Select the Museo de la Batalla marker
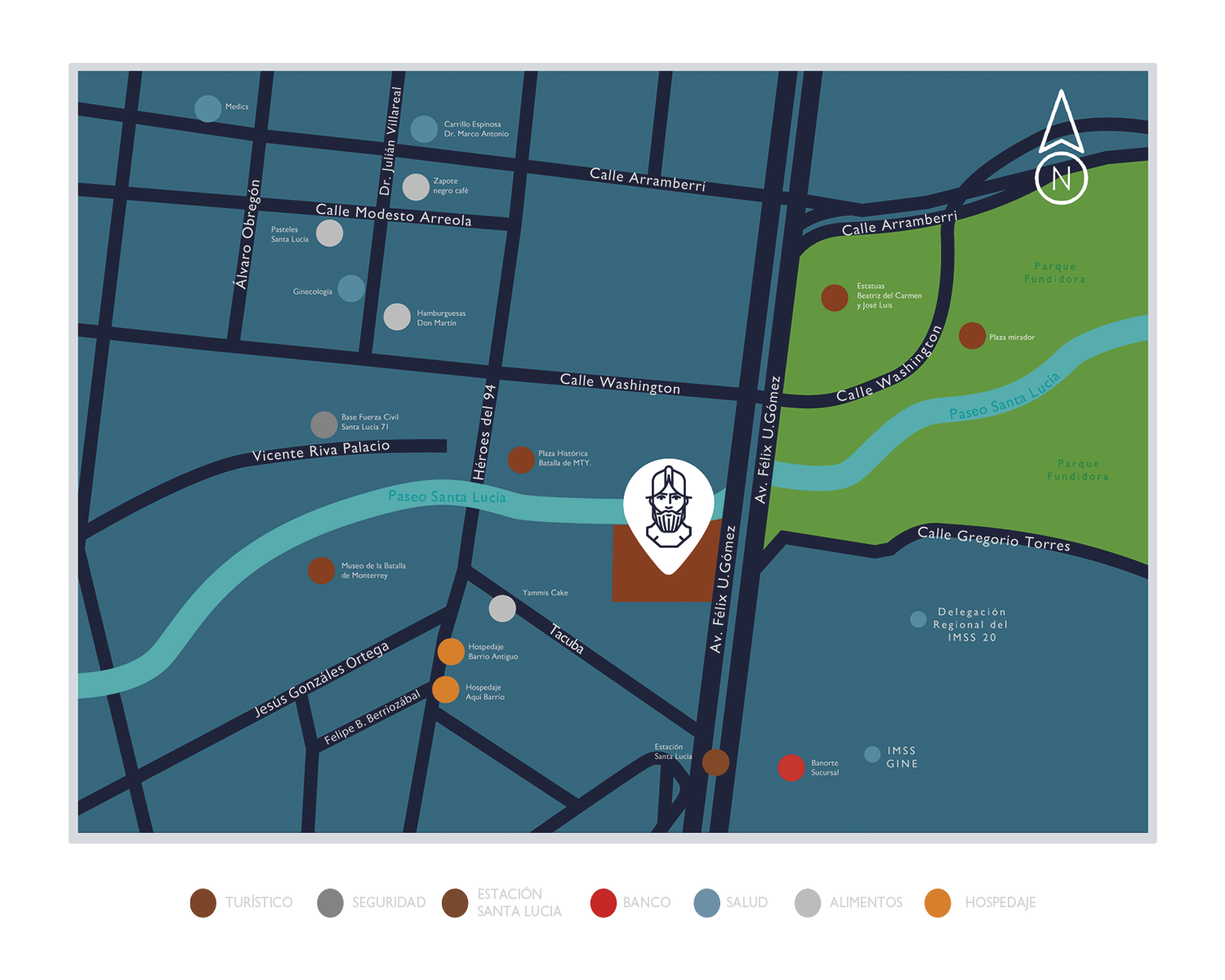 tap(322, 571)
